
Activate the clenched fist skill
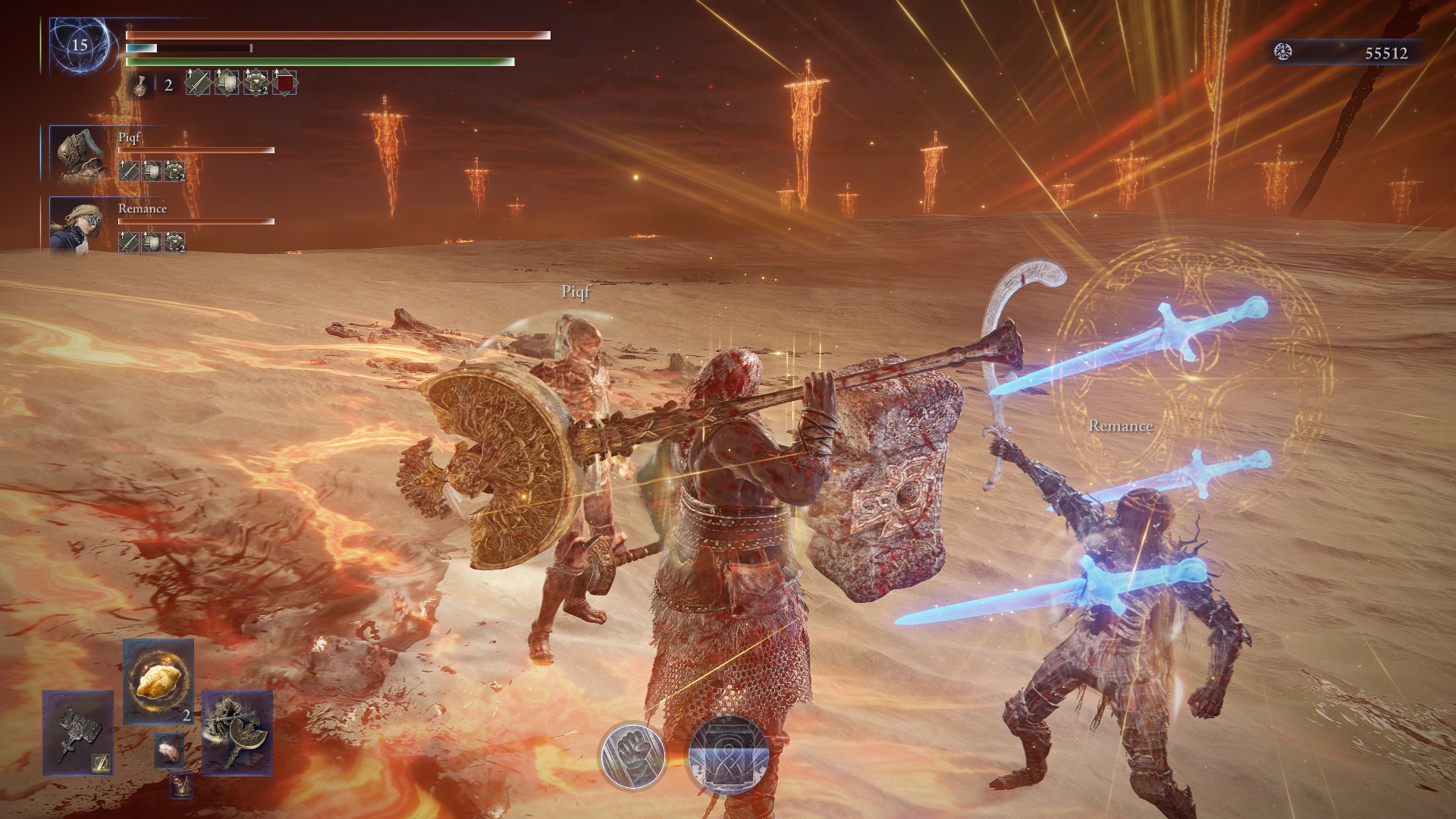pos(632,756)
